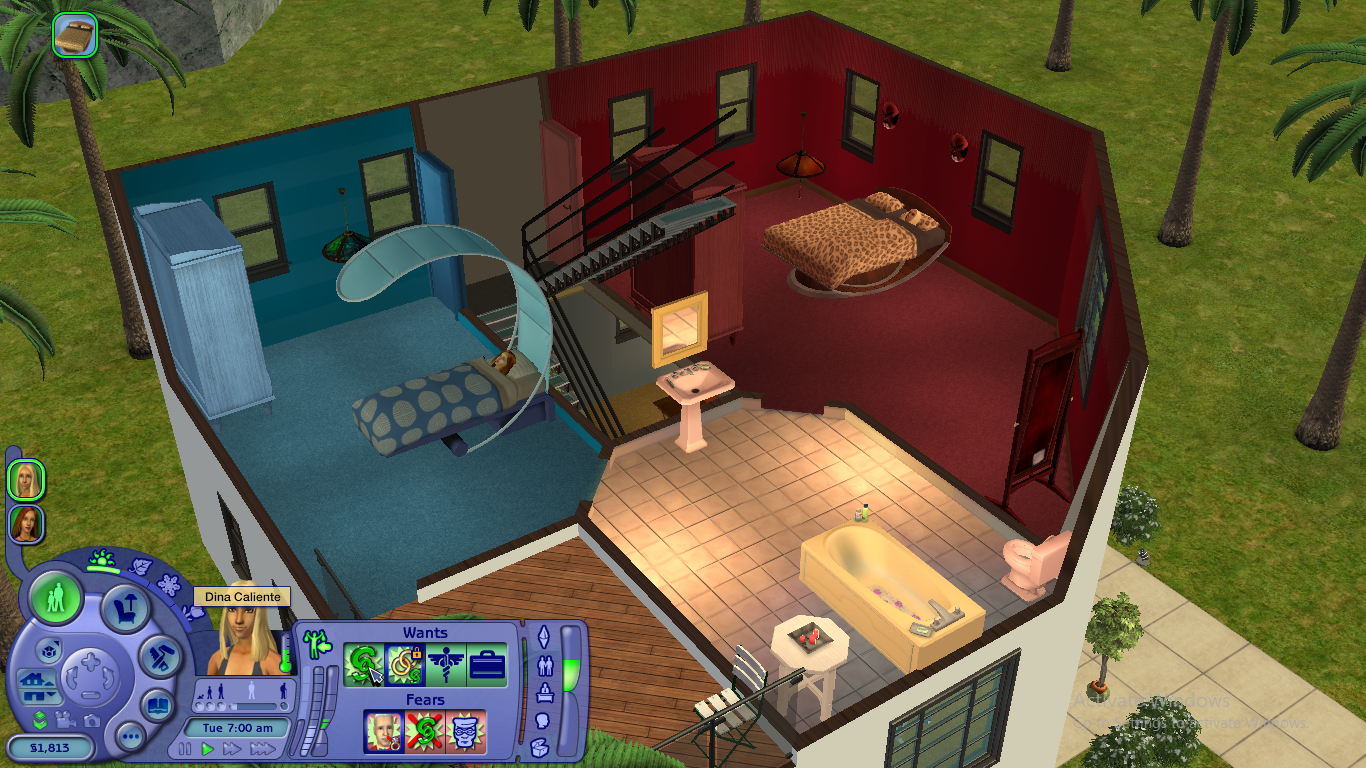Select the ultra-fast game speed

(x=264, y=749)
